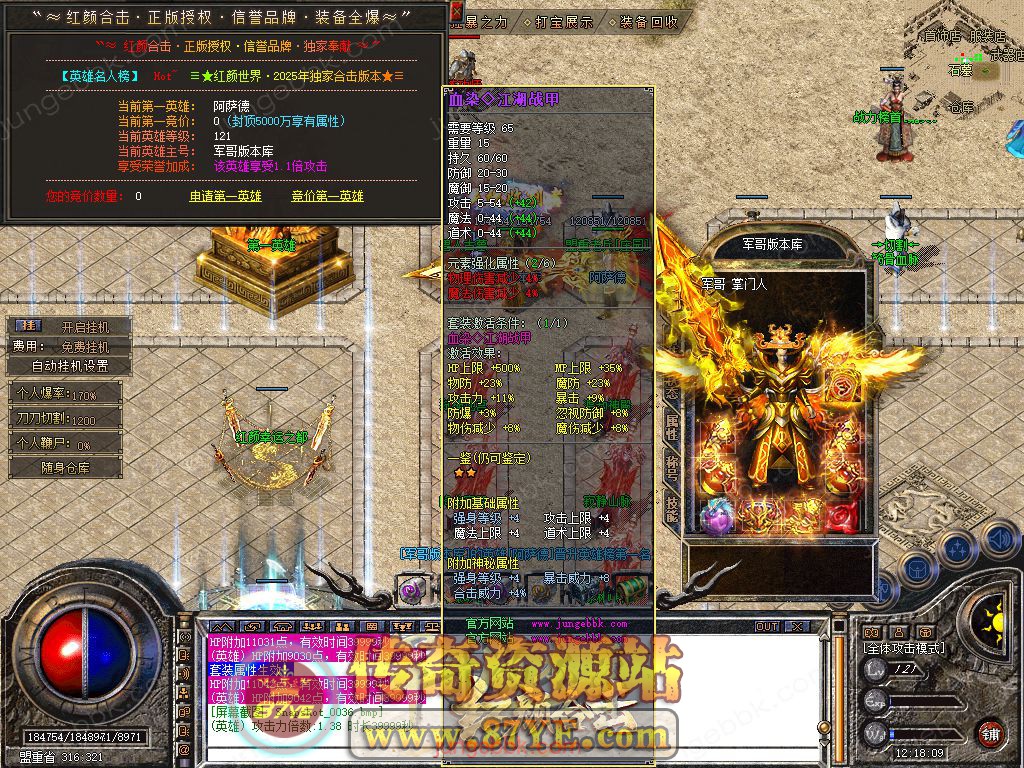The height and width of the screenshot is (768, 1024).
Task: Switch to the 技能 skills tab
Action: (672, 510)
